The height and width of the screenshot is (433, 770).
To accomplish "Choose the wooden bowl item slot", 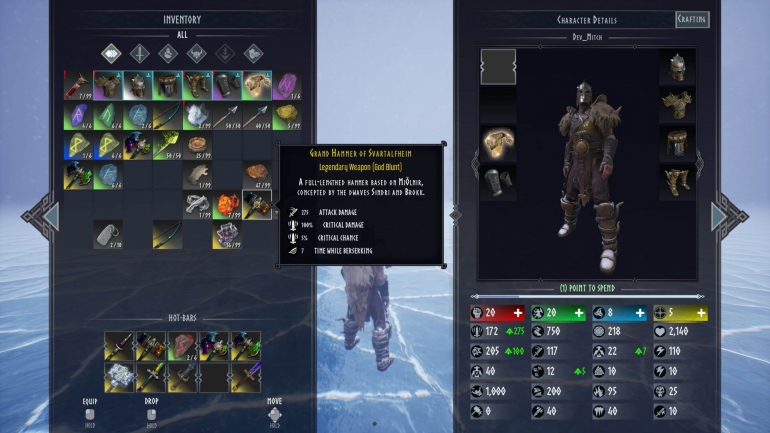I will point(198,146).
